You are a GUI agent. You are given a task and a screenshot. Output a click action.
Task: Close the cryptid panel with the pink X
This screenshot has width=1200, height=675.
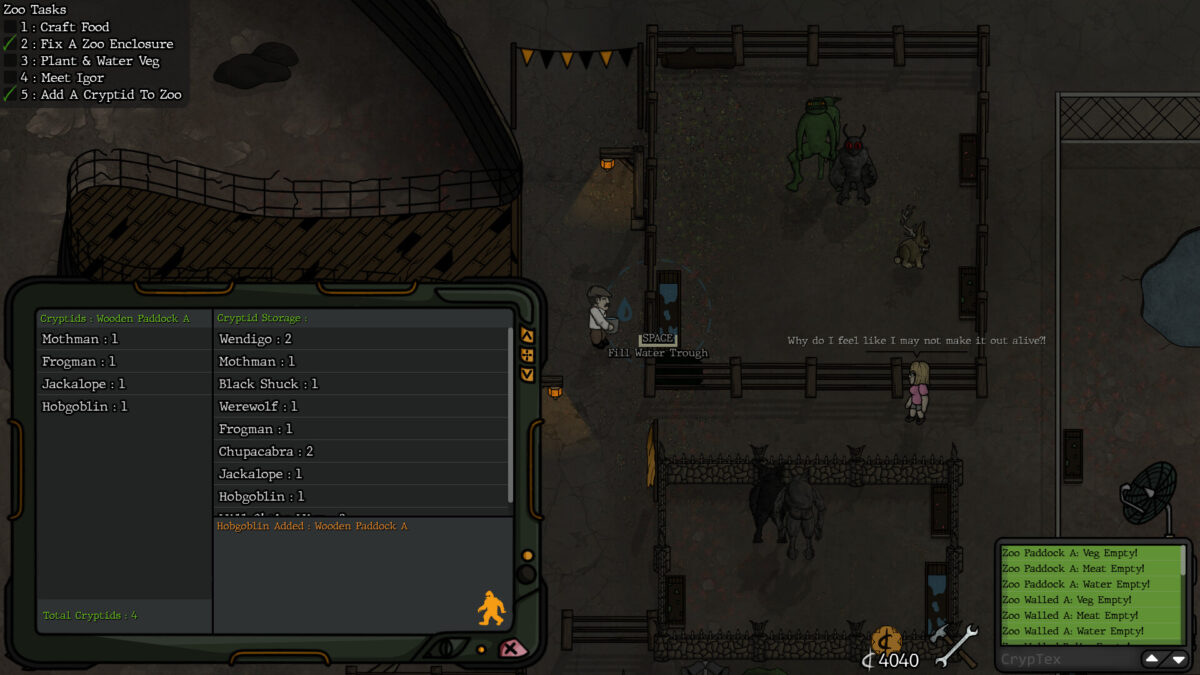click(513, 648)
